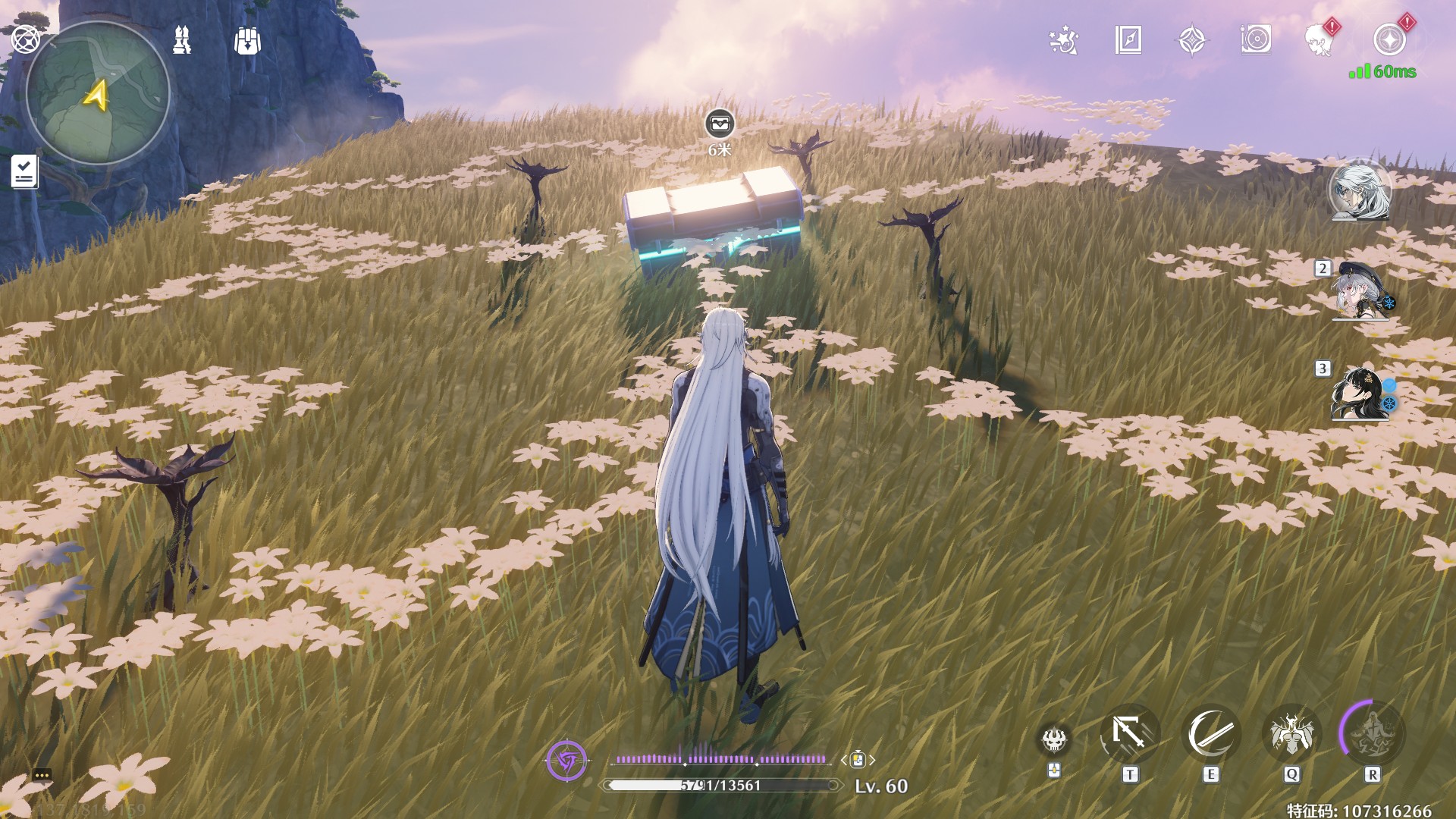
Task: Activate the crescent slash resonance skill
Action: tap(1210, 734)
